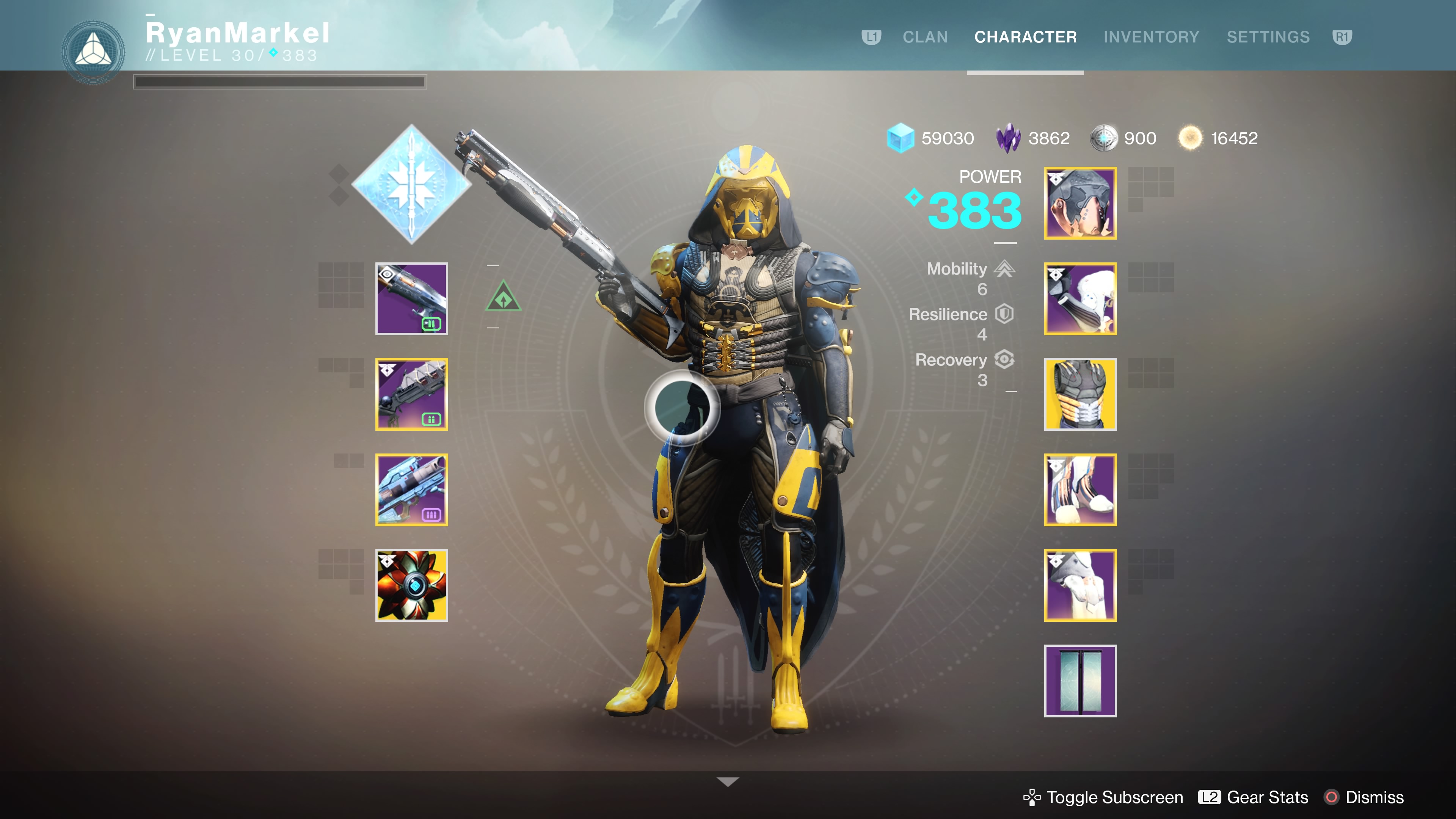Screen dimensions: 1456x819
Task: Select the power linear fusion rifle
Action: point(411,490)
